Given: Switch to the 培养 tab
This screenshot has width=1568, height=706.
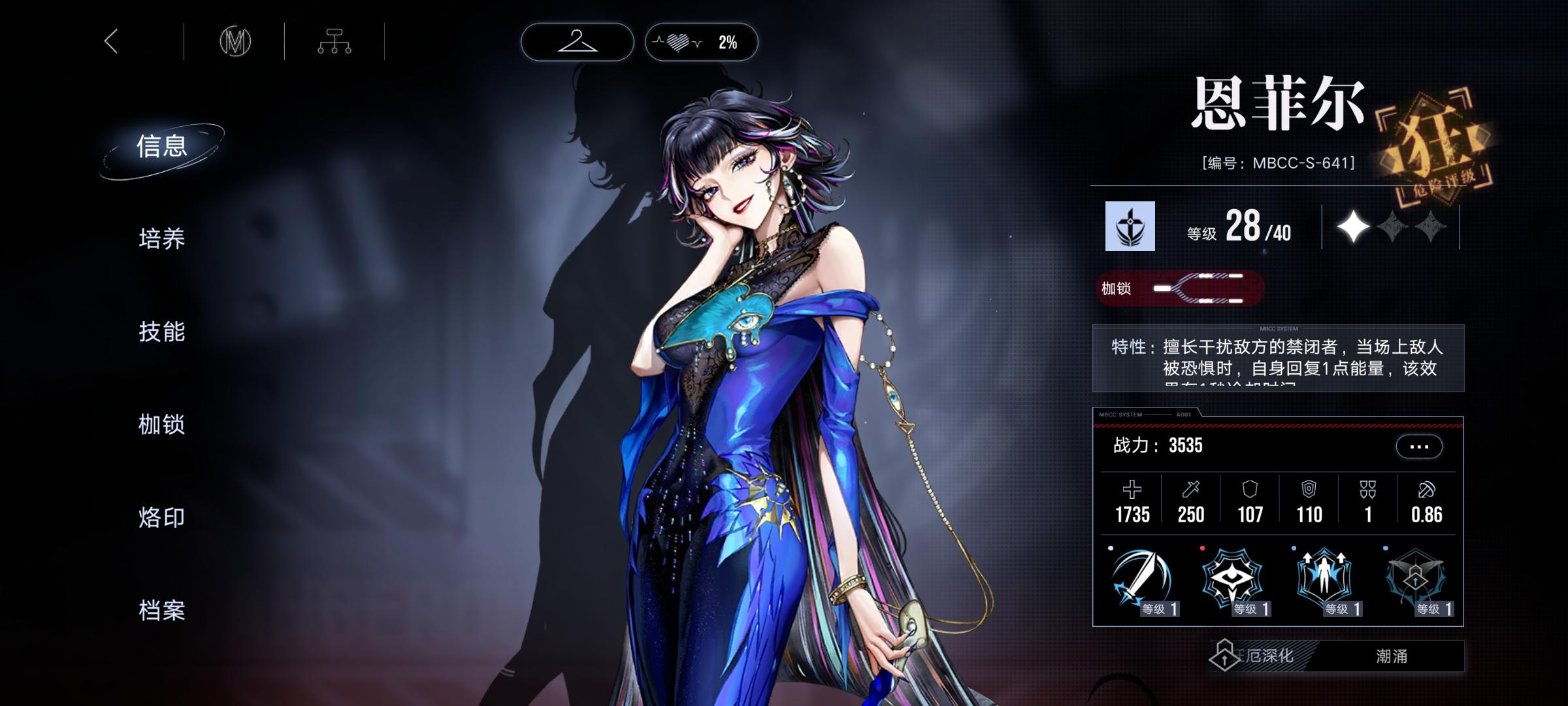Looking at the screenshot, I should click(162, 239).
